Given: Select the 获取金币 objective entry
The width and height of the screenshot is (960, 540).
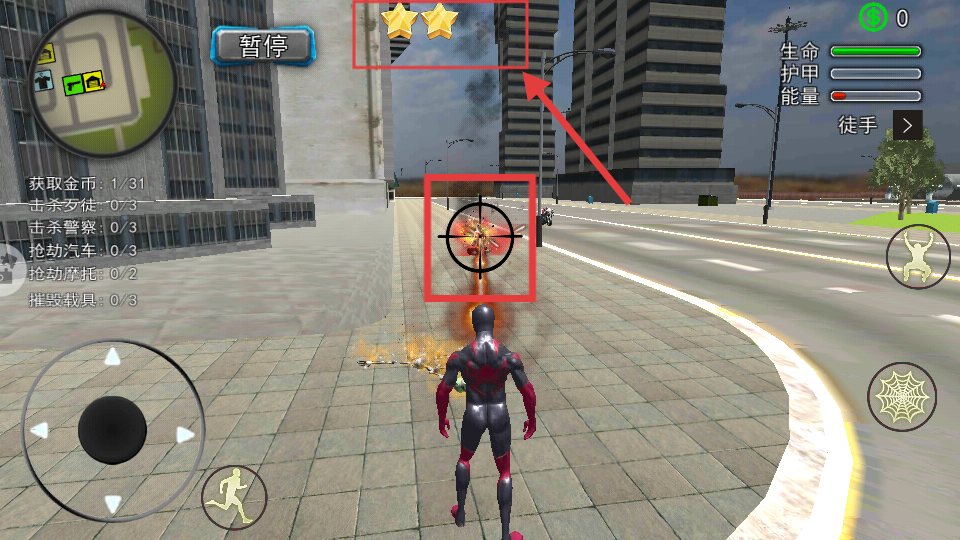Looking at the screenshot, I should click(86, 183).
